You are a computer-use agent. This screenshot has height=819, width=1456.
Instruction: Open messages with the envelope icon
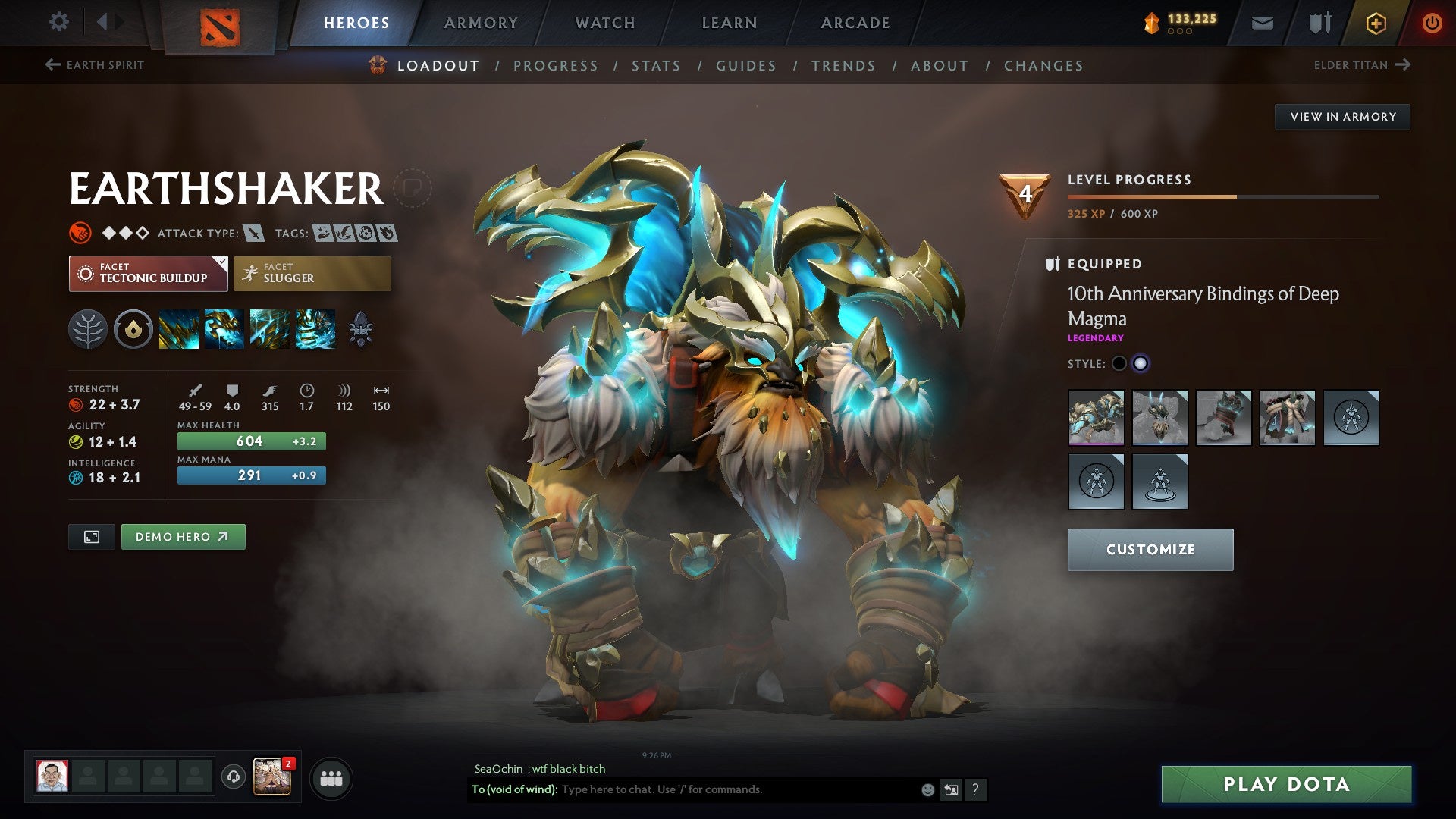1263,23
